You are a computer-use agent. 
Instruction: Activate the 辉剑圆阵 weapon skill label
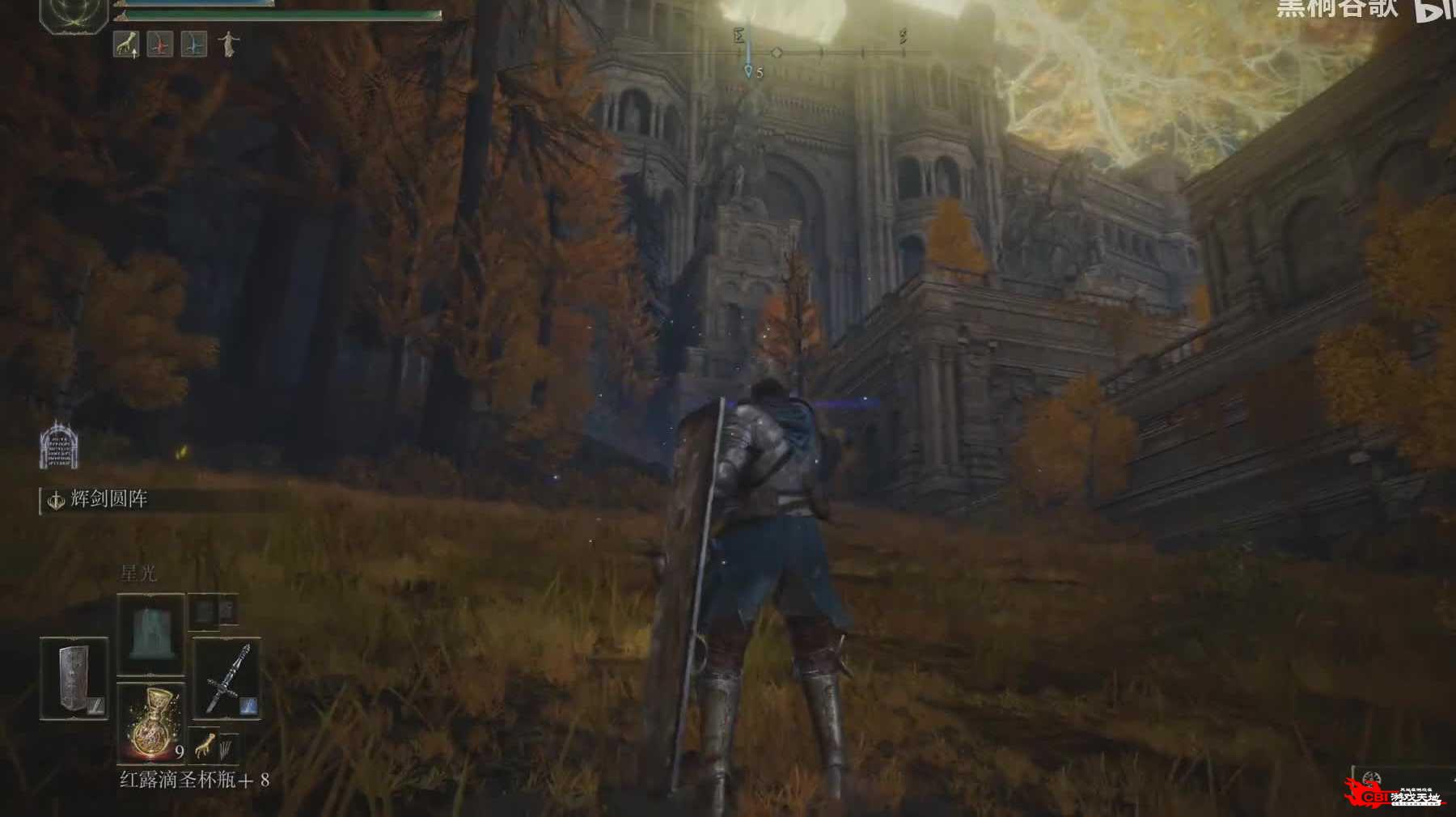(108, 500)
